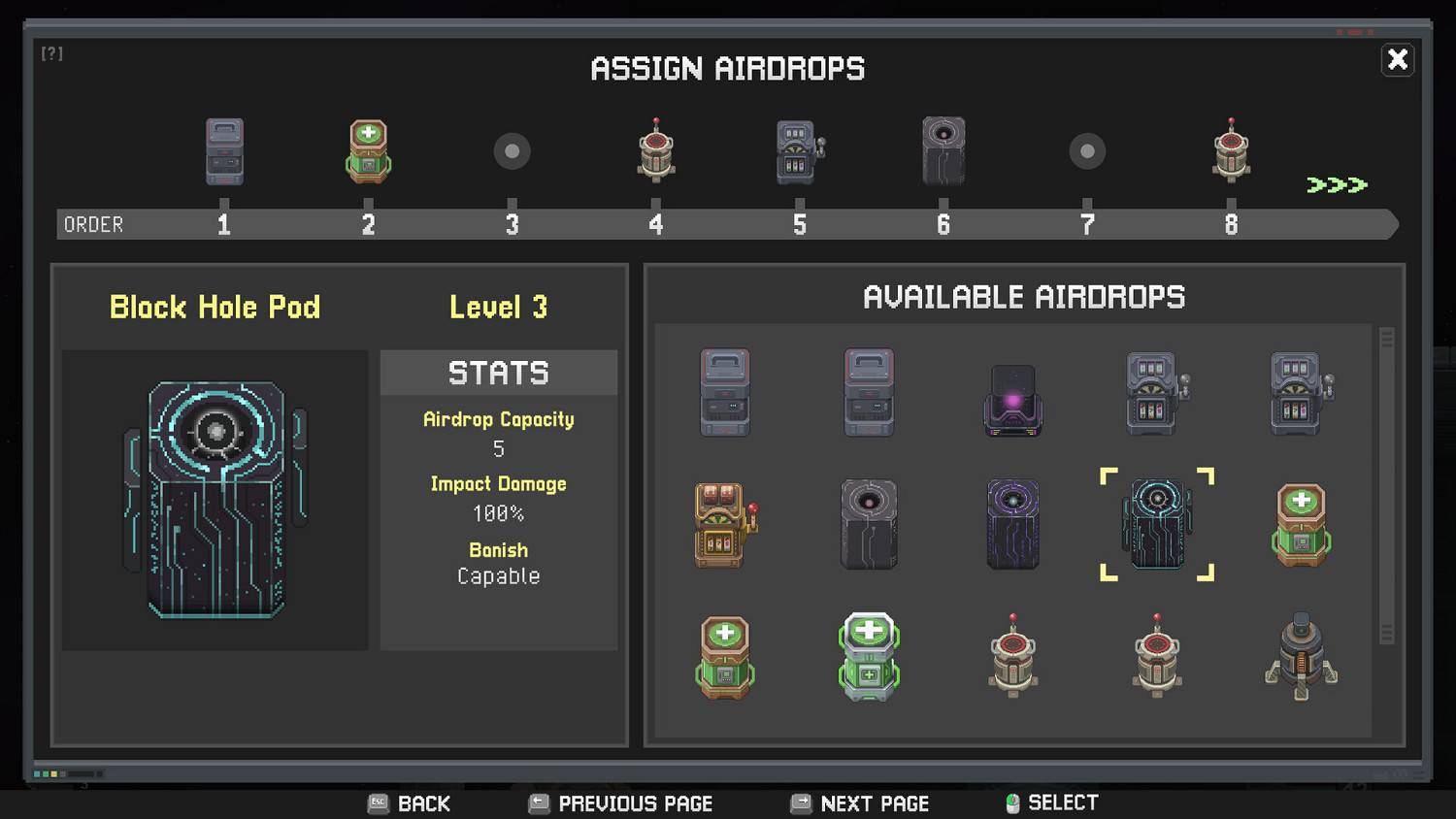Viewport: 1456px width, 819px height.
Task: Open the help tooltip via the [?] icon
Action: [52, 53]
